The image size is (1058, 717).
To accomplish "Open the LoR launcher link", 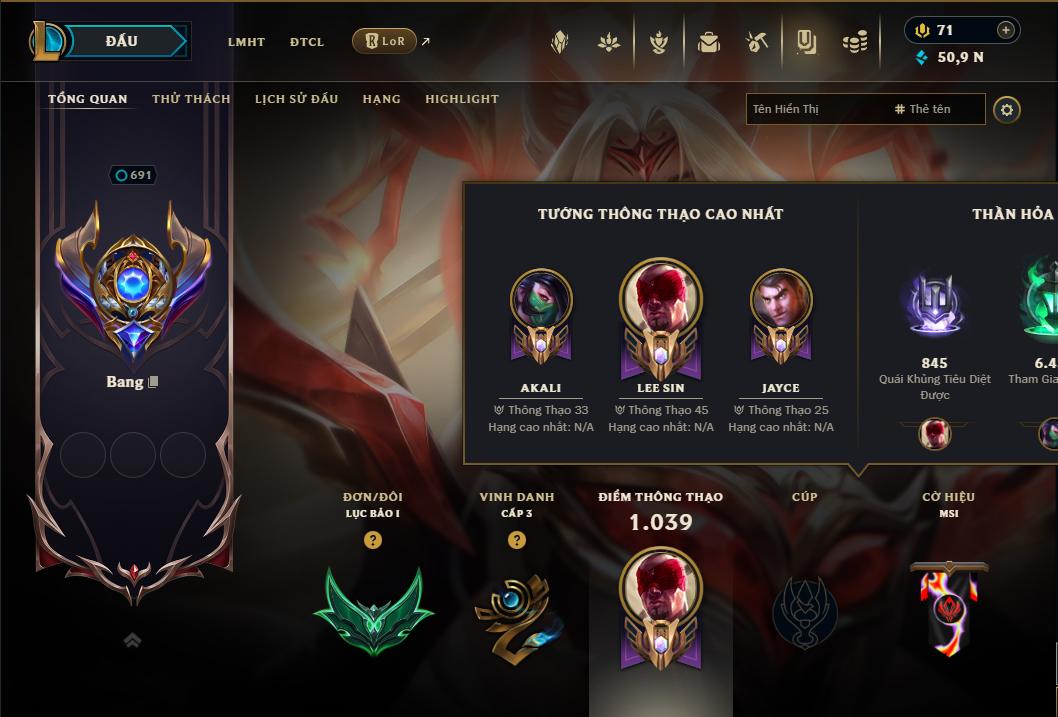I will pos(385,41).
